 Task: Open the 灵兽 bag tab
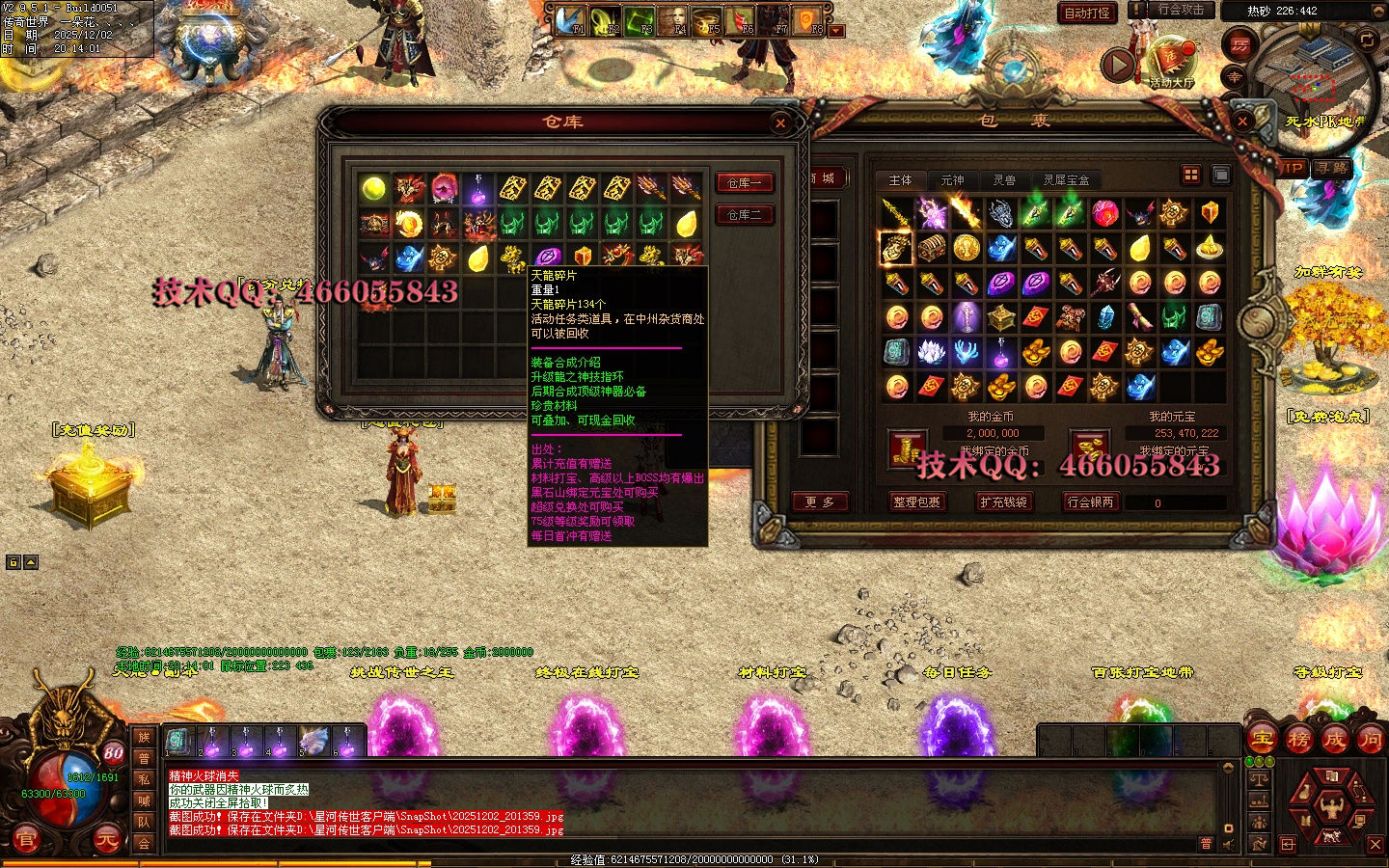tap(1004, 180)
